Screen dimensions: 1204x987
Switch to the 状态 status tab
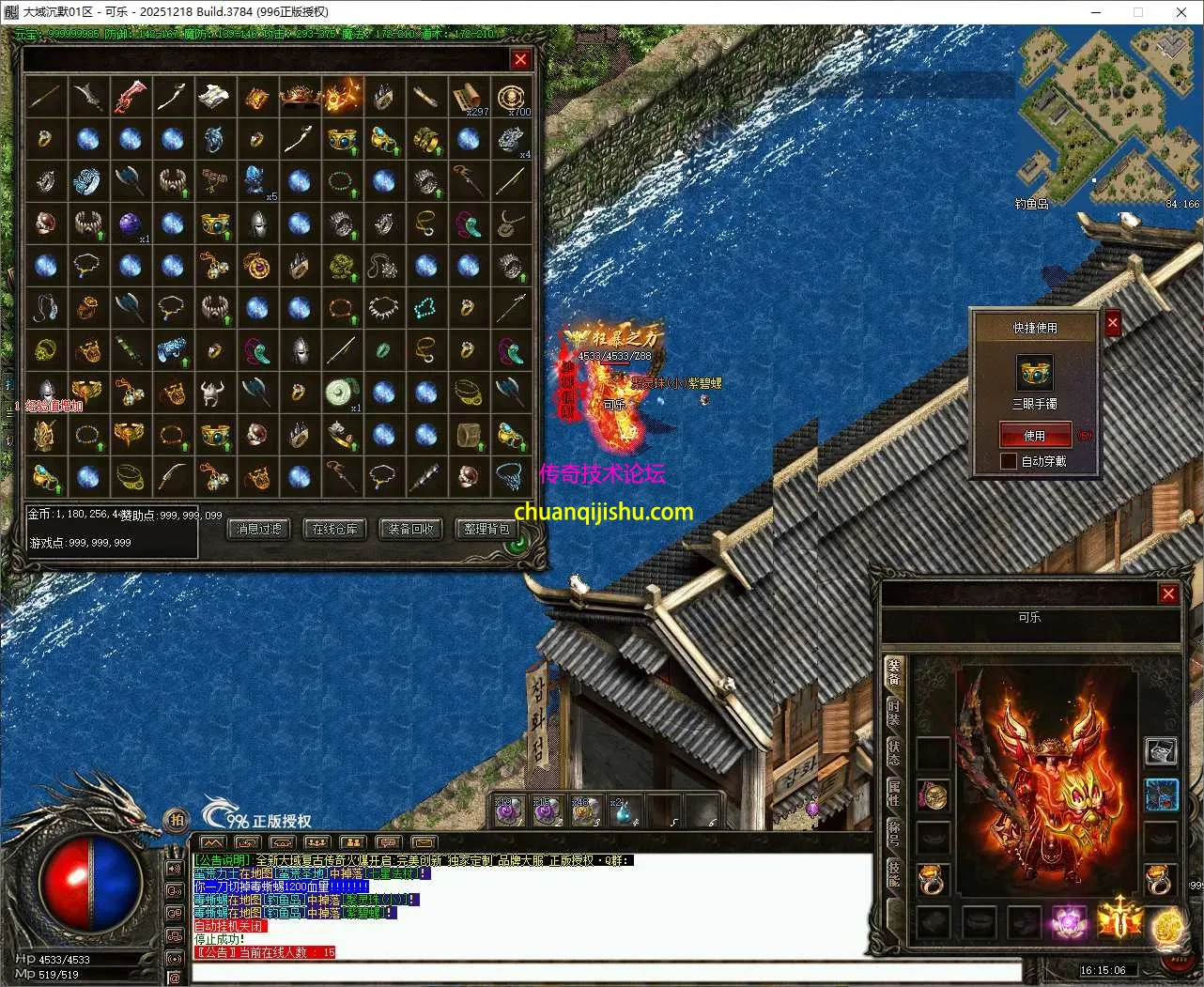click(894, 753)
